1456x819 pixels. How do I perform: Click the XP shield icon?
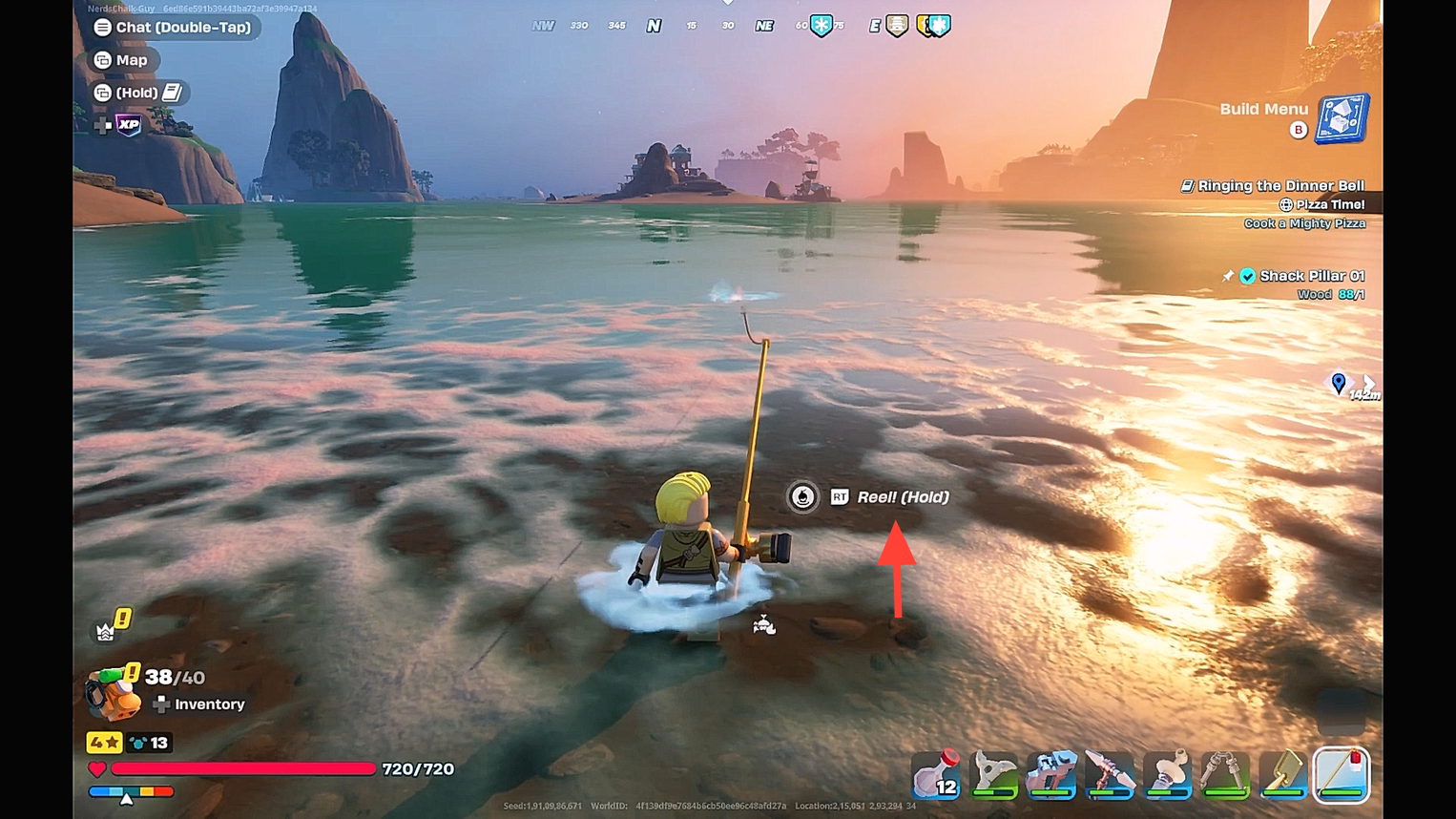(128, 125)
